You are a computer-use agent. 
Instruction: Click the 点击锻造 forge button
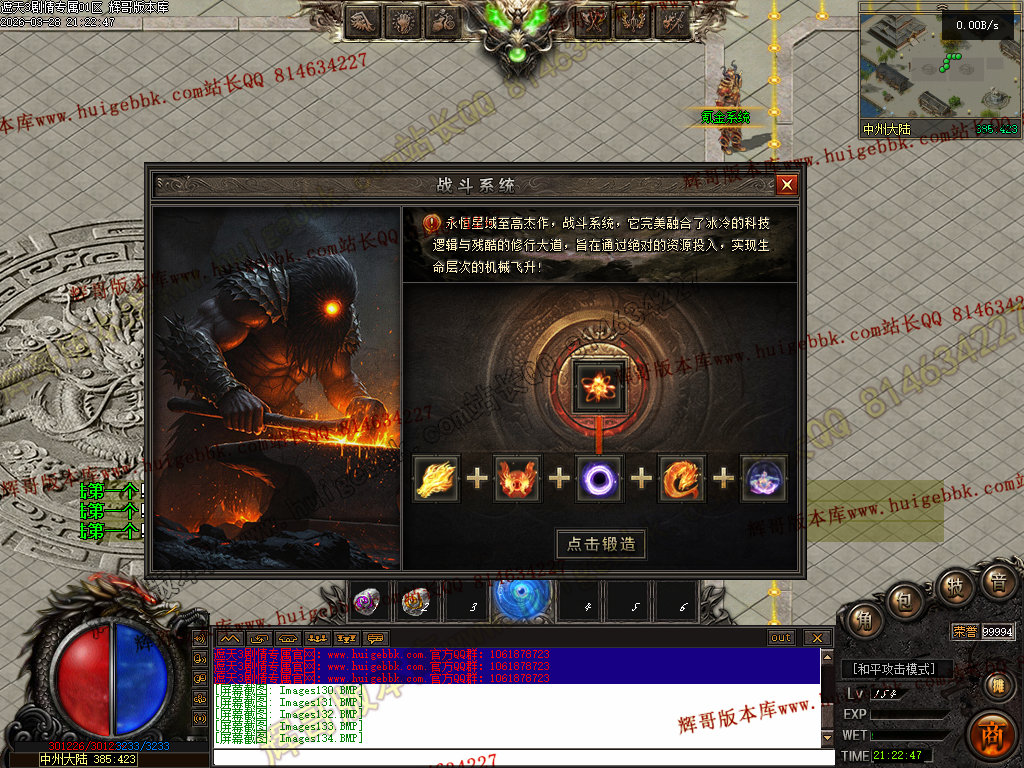(x=601, y=544)
